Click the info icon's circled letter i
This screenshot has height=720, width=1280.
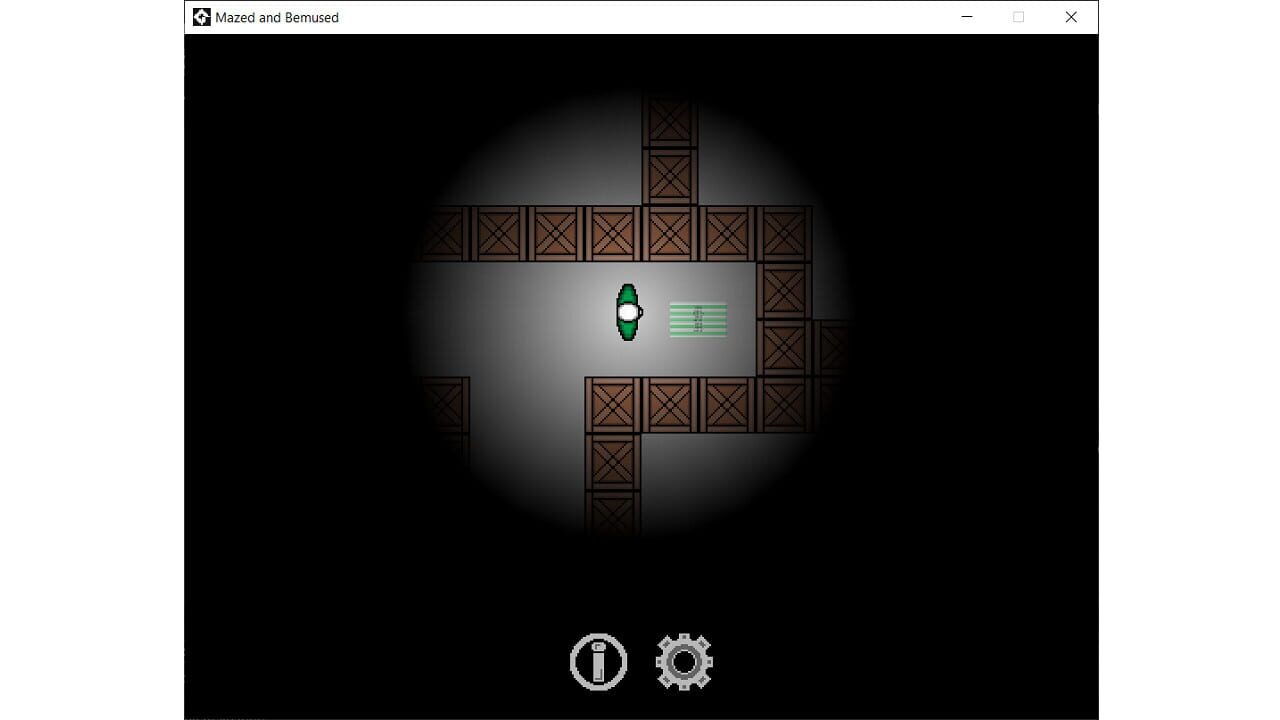(x=598, y=660)
